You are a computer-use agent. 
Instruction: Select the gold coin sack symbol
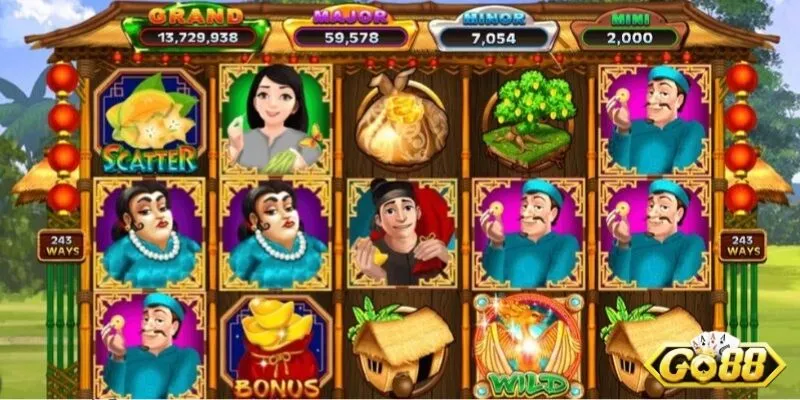[x=400, y=119]
